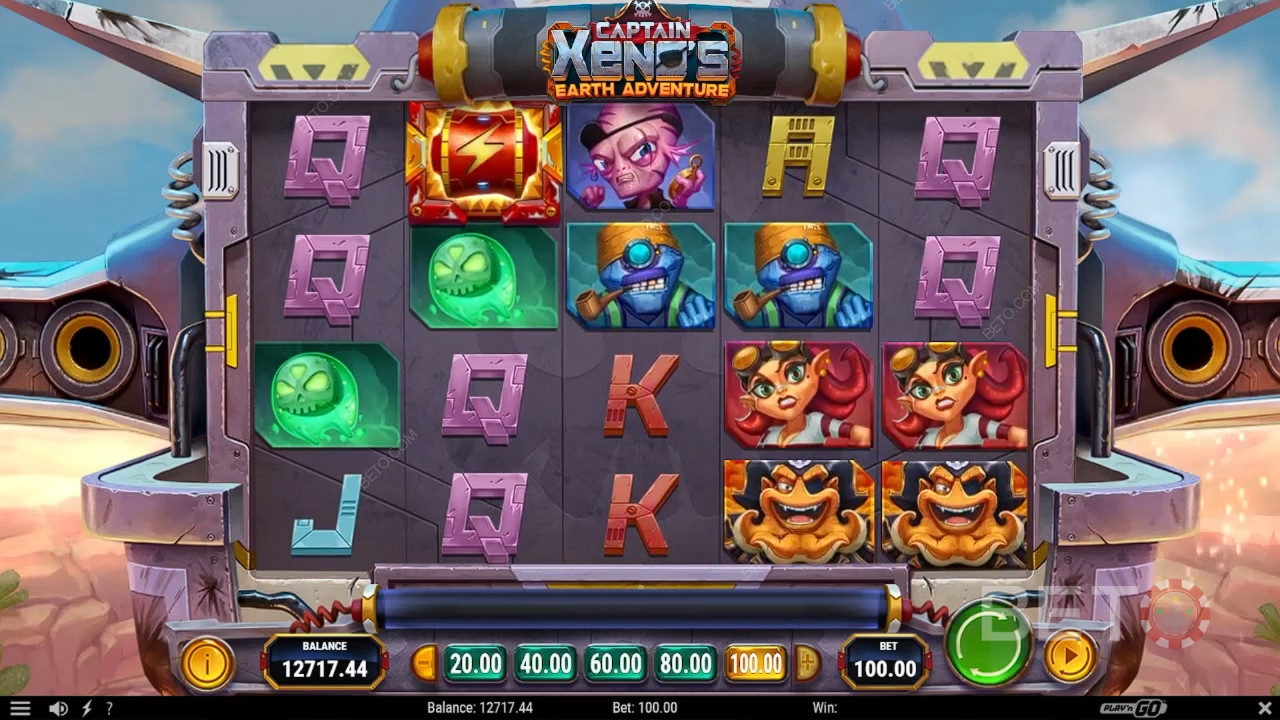This screenshot has width=1280, height=720.
Task: Select the 20.00 bet amount
Action: 475,663
